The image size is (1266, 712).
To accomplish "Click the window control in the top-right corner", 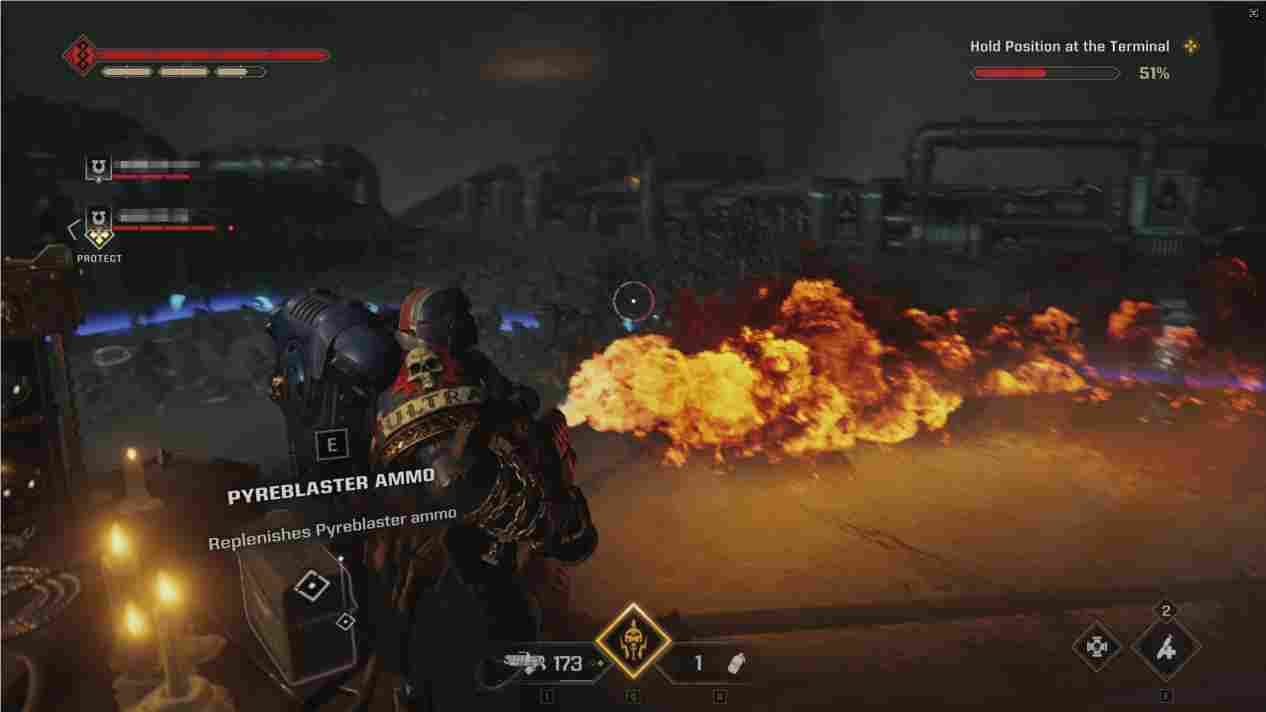I will (1253, 13).
